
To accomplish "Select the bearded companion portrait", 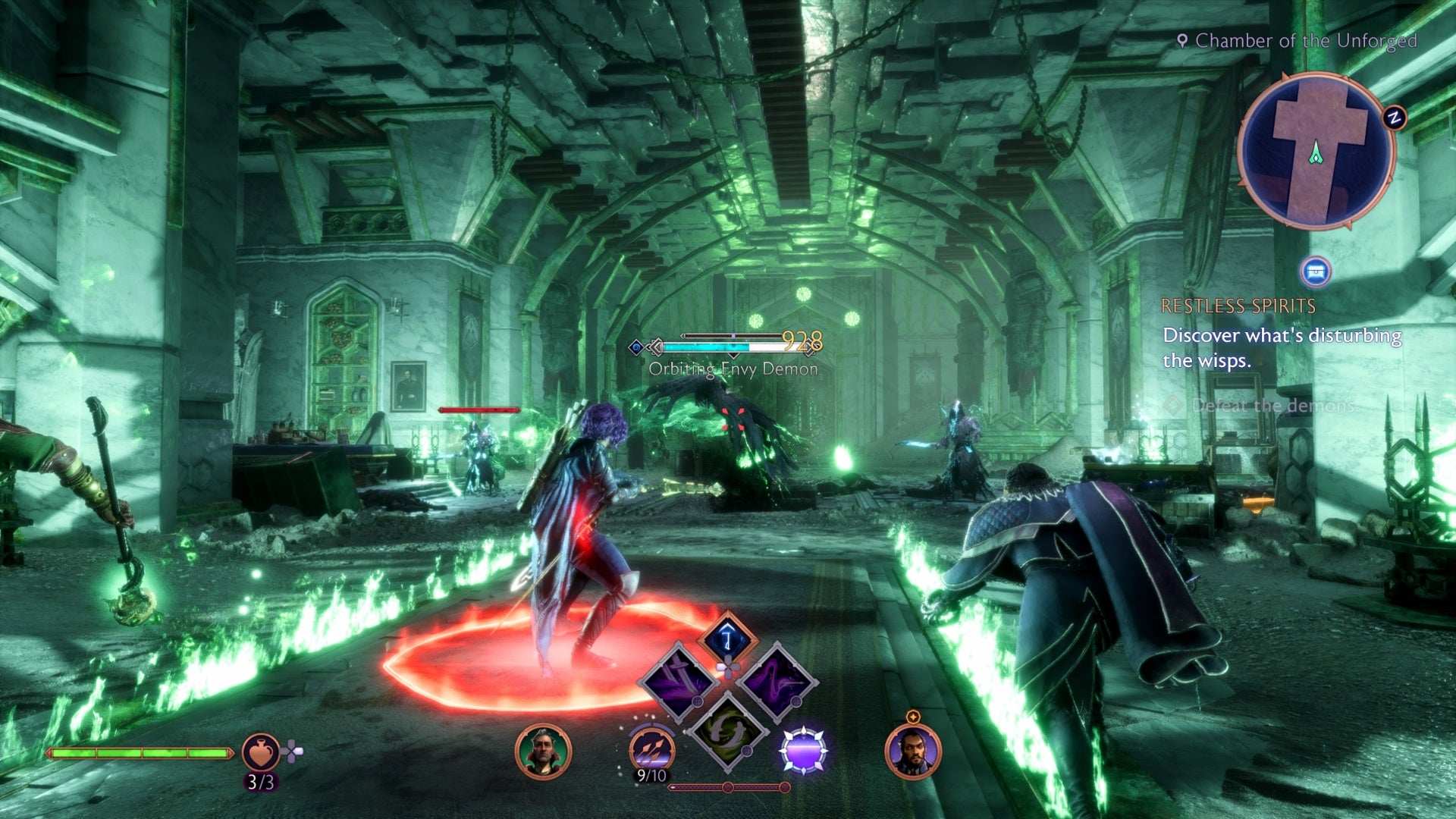I will [x=912, y=752].
